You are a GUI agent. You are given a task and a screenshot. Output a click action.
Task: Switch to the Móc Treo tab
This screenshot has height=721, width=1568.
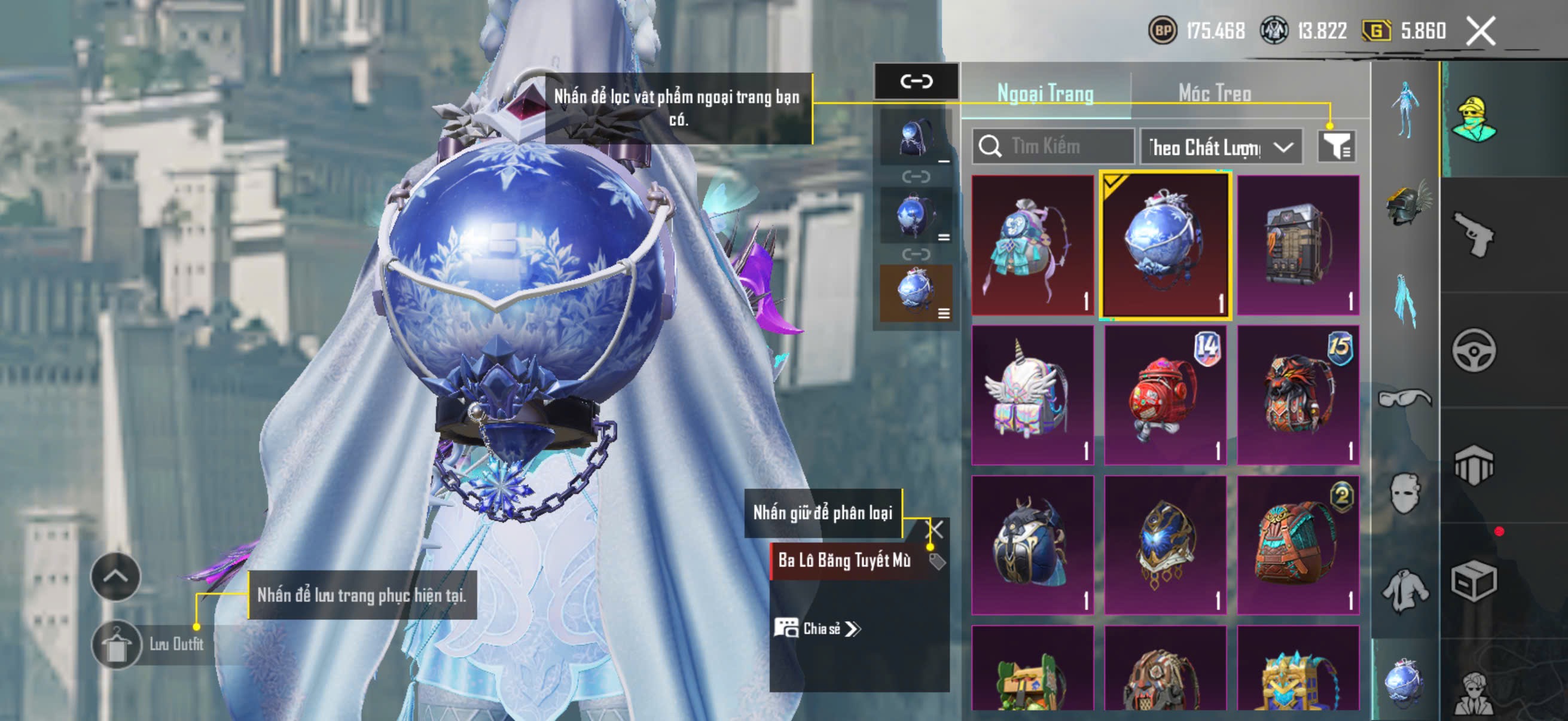tap(1215, 94)
